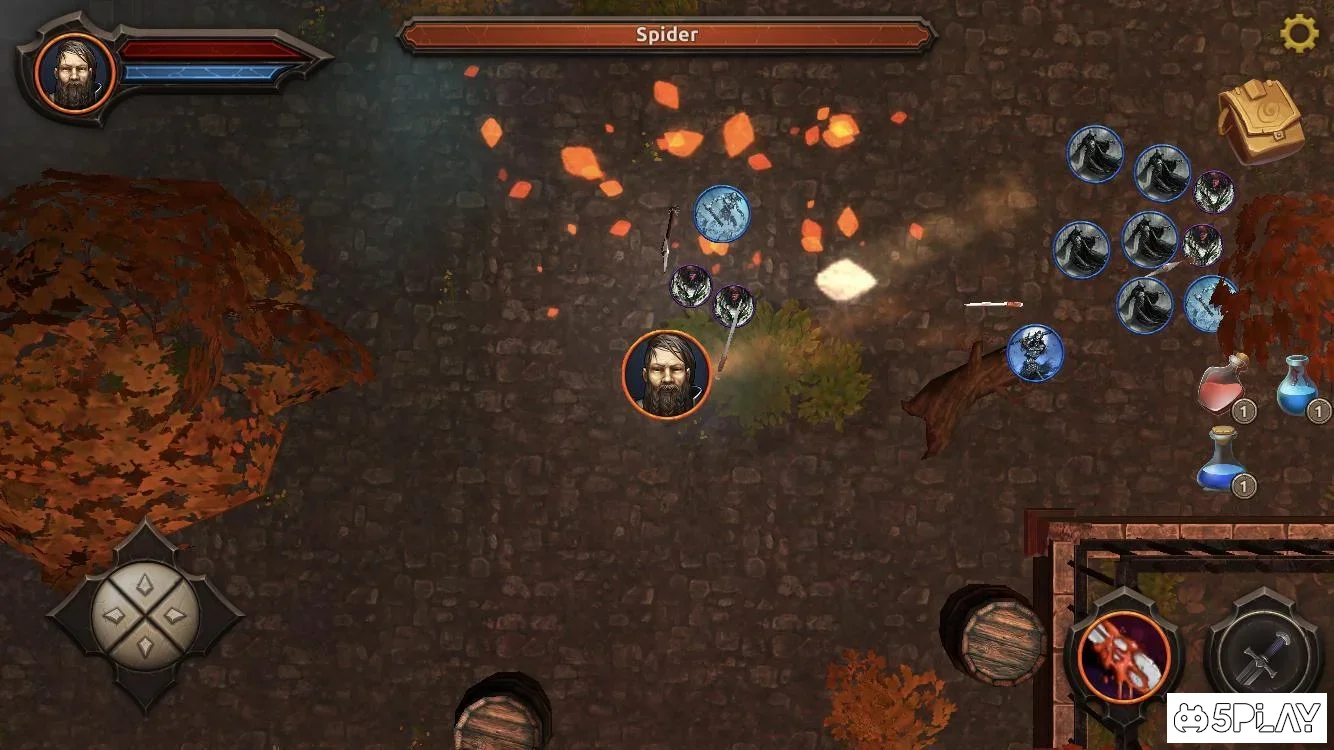Tap the left arrow on the movement pad

(113, 616)
